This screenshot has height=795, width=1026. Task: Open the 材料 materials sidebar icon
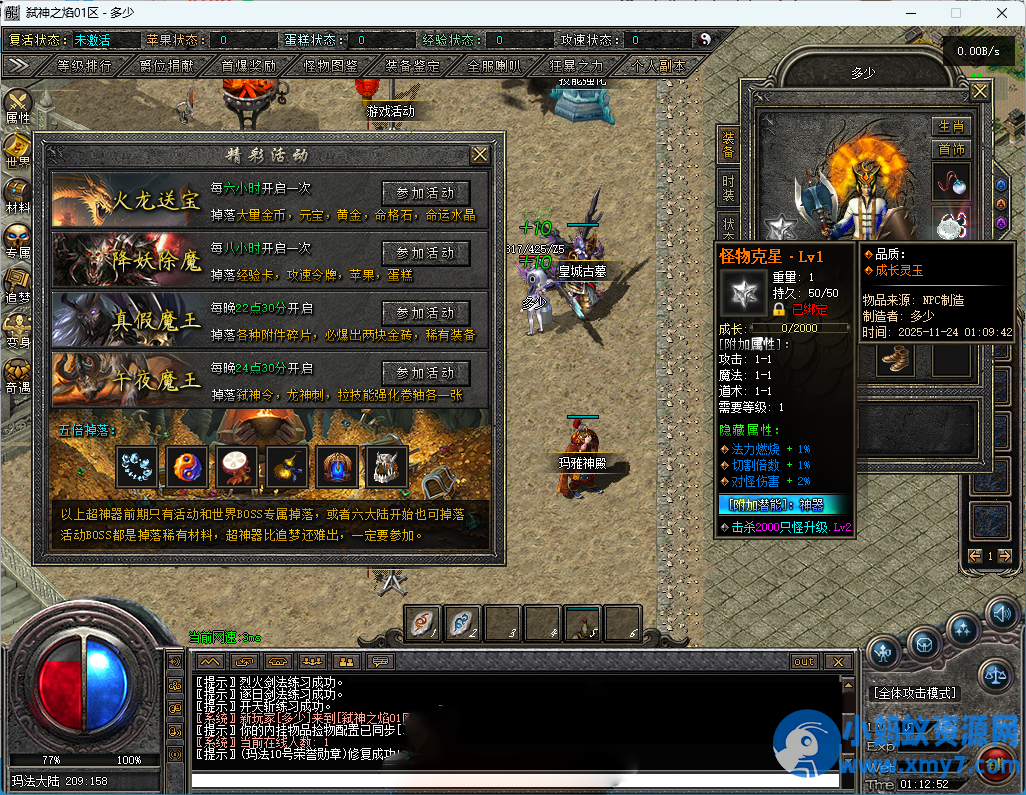point(18,195)
